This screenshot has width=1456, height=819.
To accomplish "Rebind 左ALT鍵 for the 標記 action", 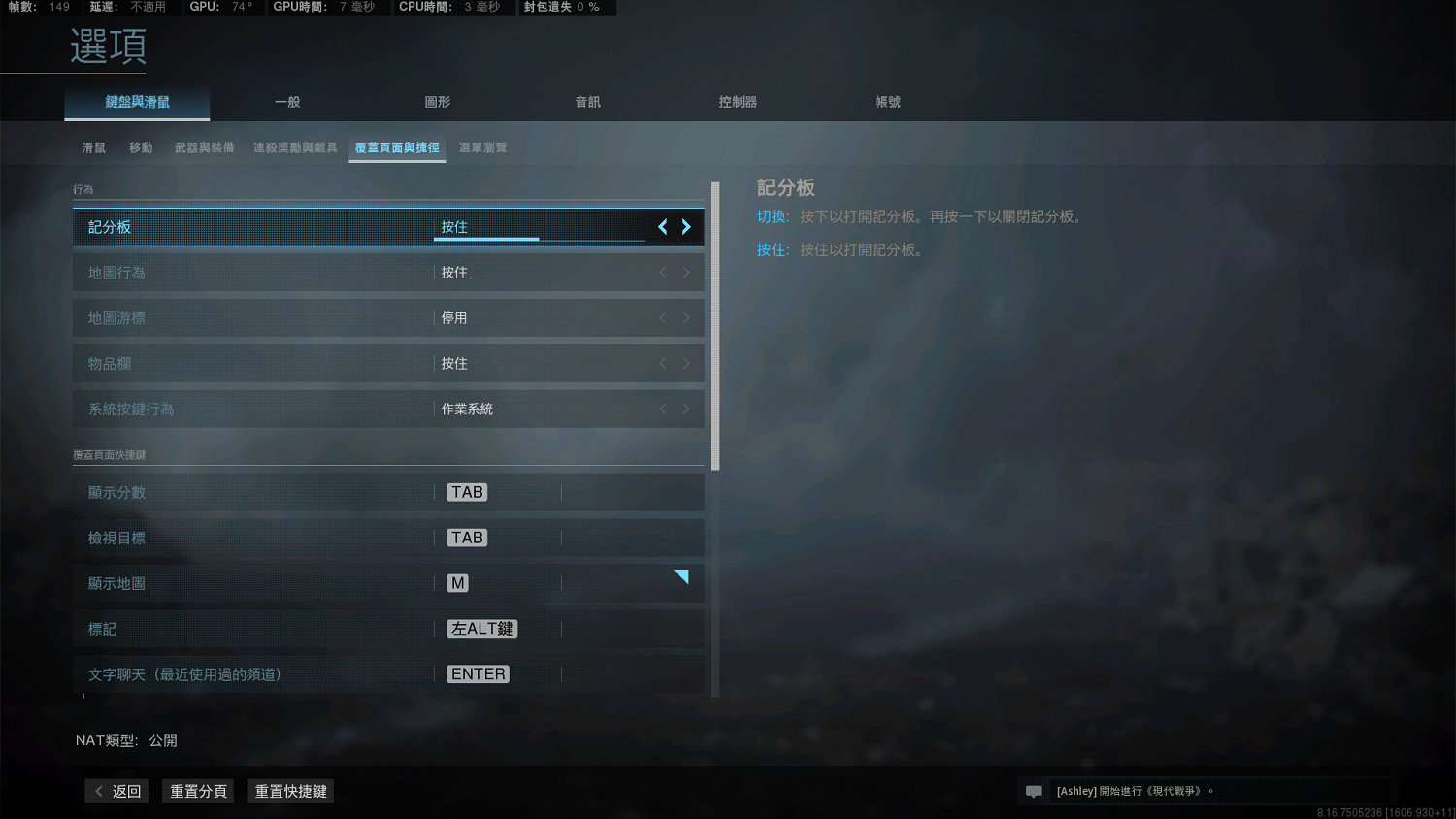I will pos(481,628).
